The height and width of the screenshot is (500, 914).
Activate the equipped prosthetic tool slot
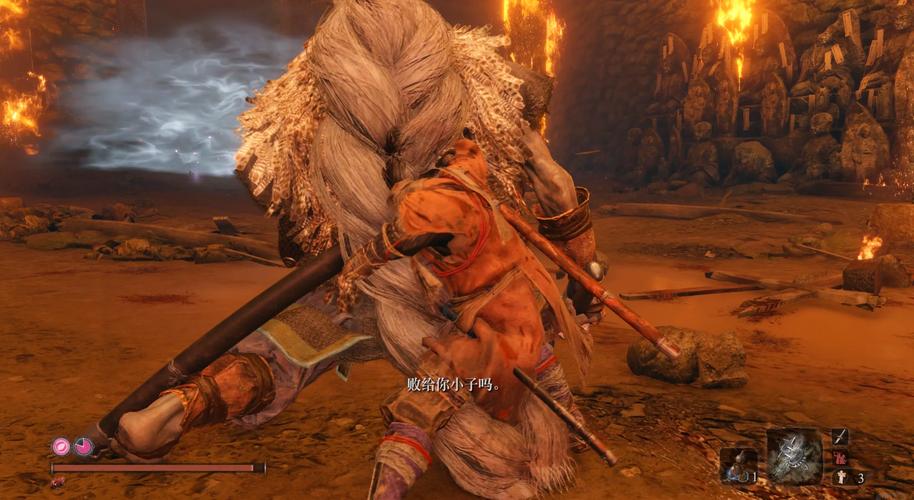[x=794, y=455]
